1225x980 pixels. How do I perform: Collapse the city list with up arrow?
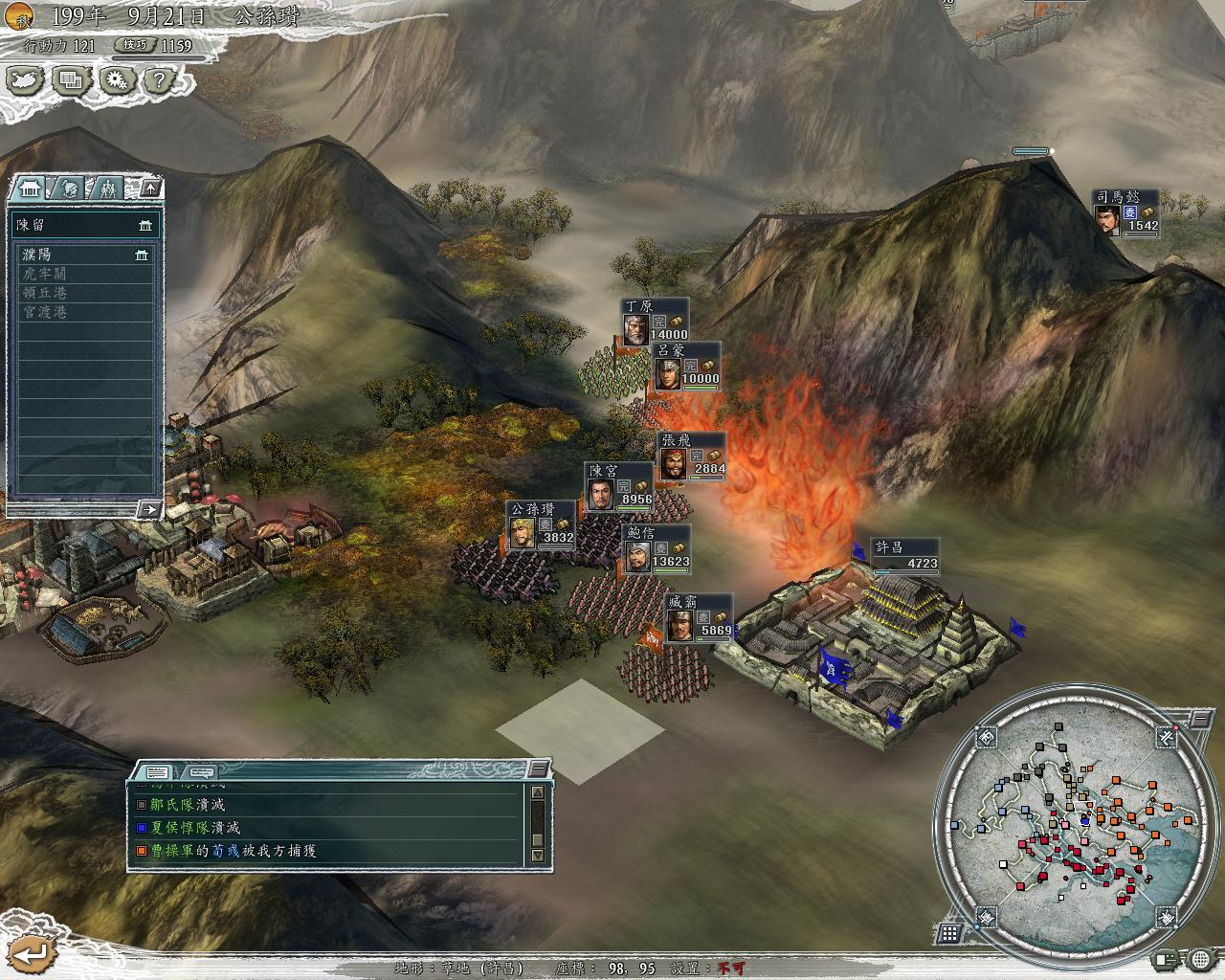click(x=150, y=188)
